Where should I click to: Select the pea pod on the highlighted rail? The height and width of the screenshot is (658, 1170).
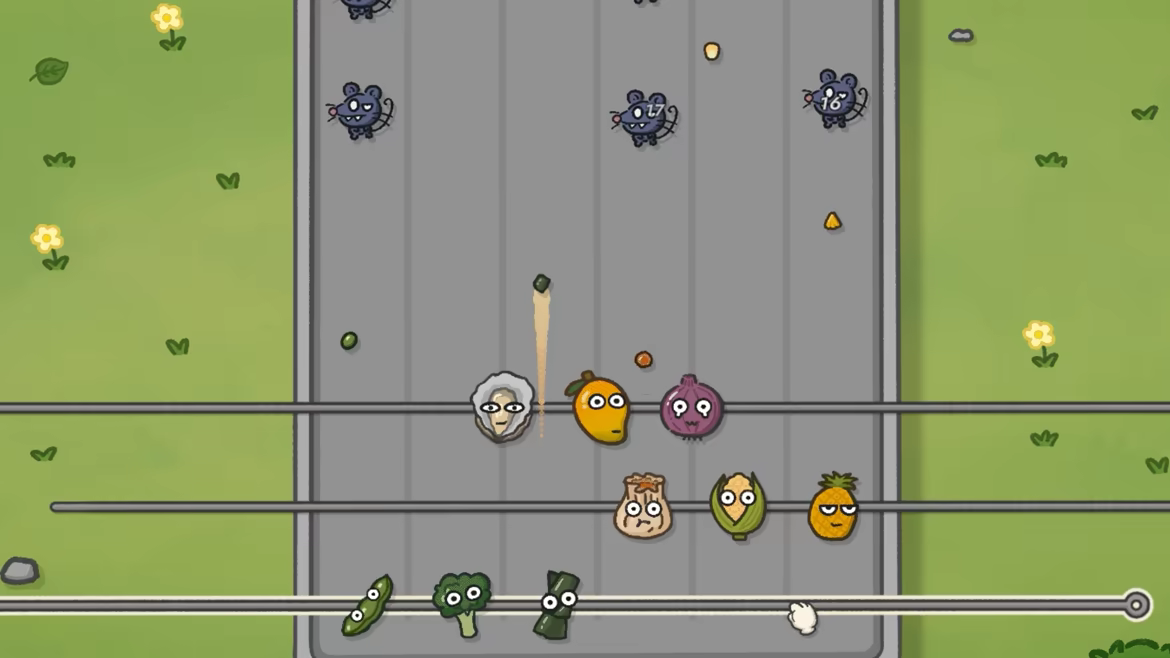click(367, 605)
